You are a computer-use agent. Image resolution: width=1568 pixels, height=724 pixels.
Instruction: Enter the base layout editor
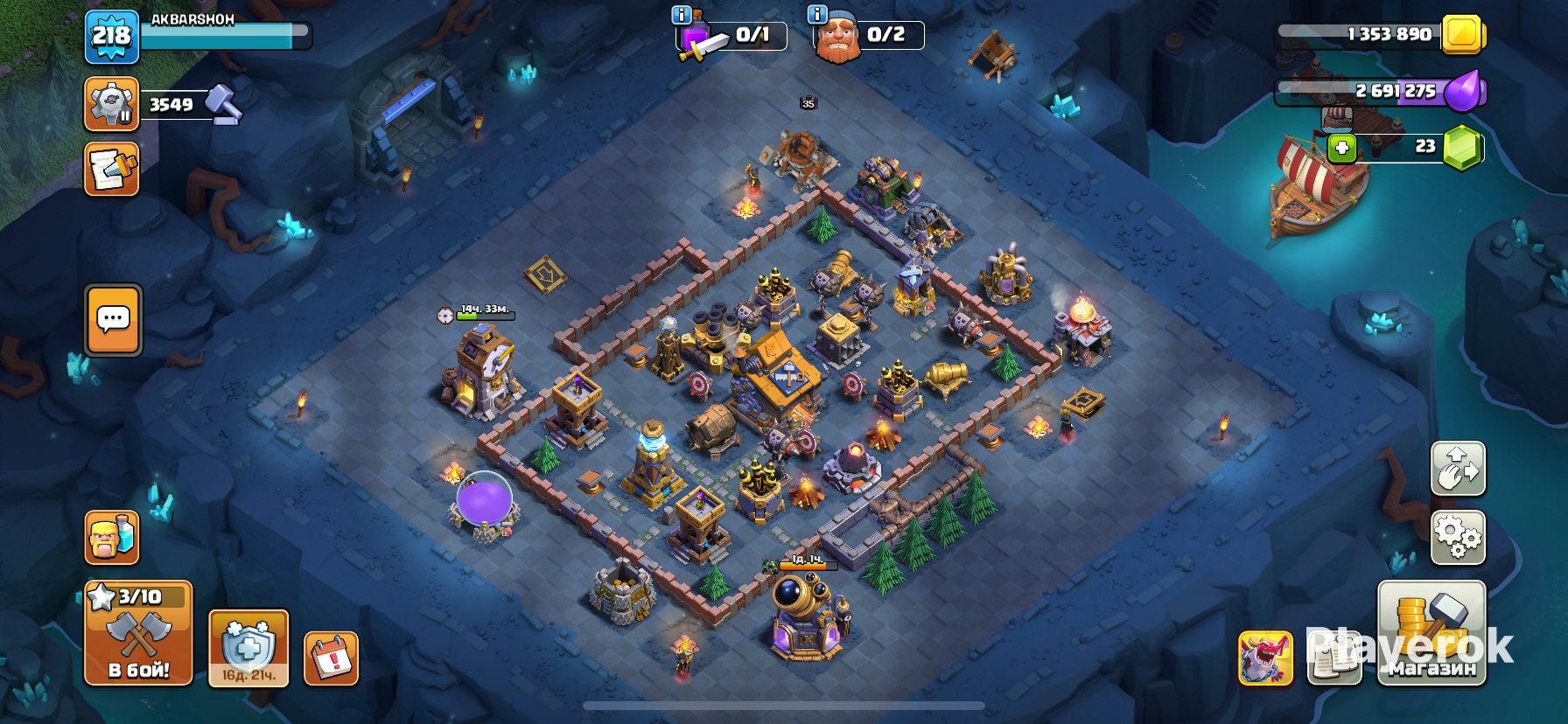tap(1458, 469)
